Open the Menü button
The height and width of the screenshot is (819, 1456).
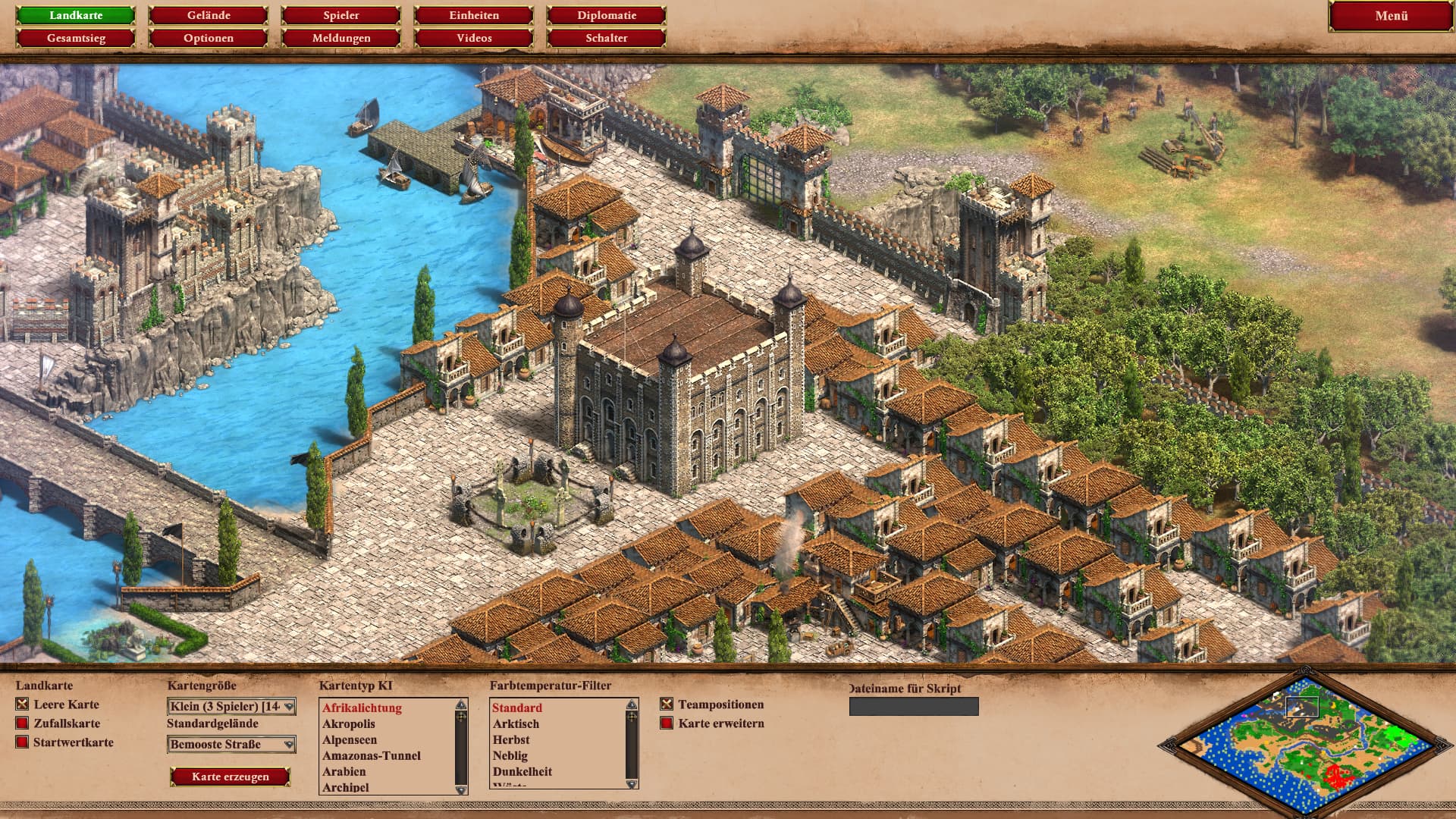[x=1391, y=16]
